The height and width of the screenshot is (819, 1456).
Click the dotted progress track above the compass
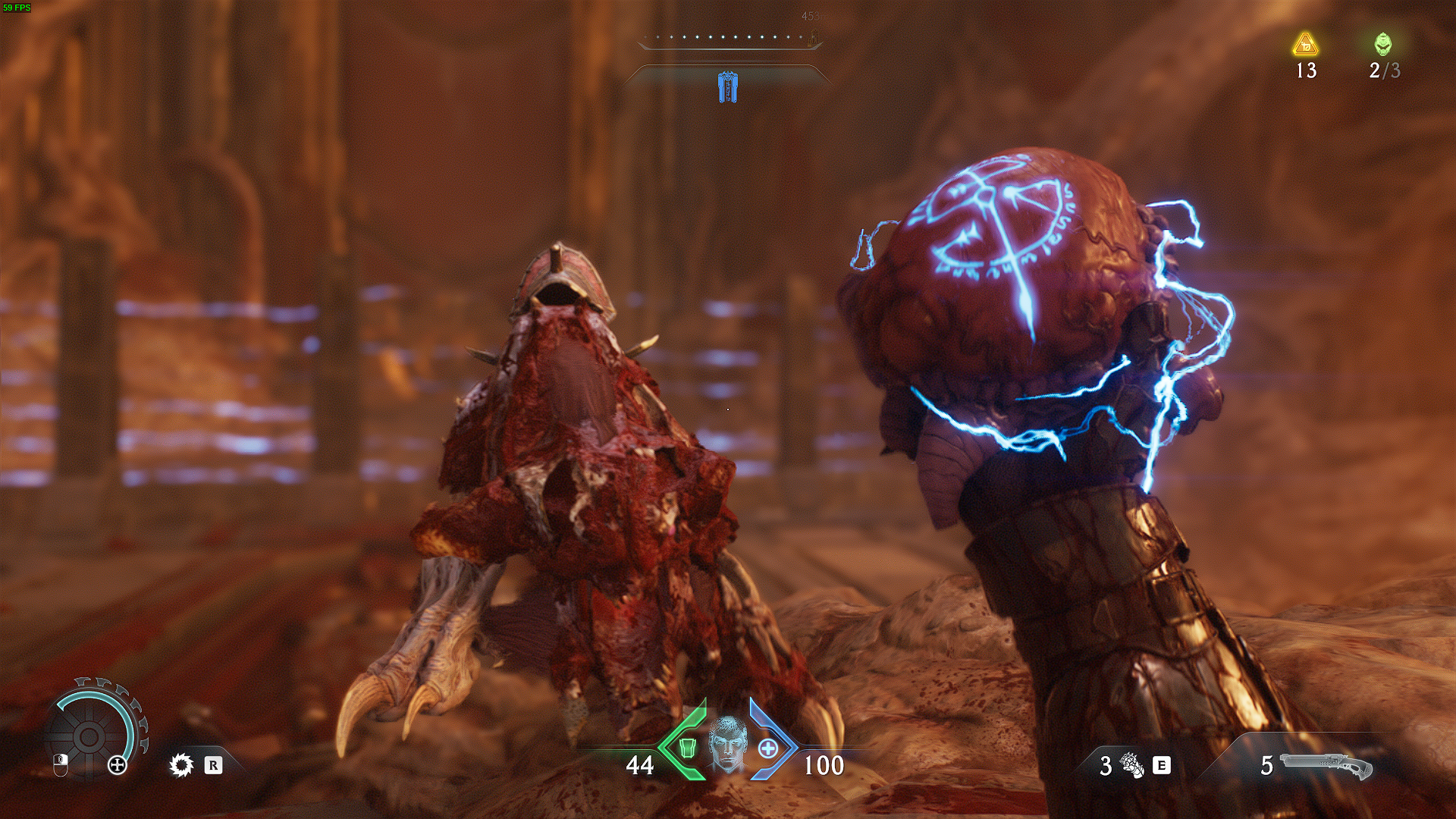(x=728, y=37)
